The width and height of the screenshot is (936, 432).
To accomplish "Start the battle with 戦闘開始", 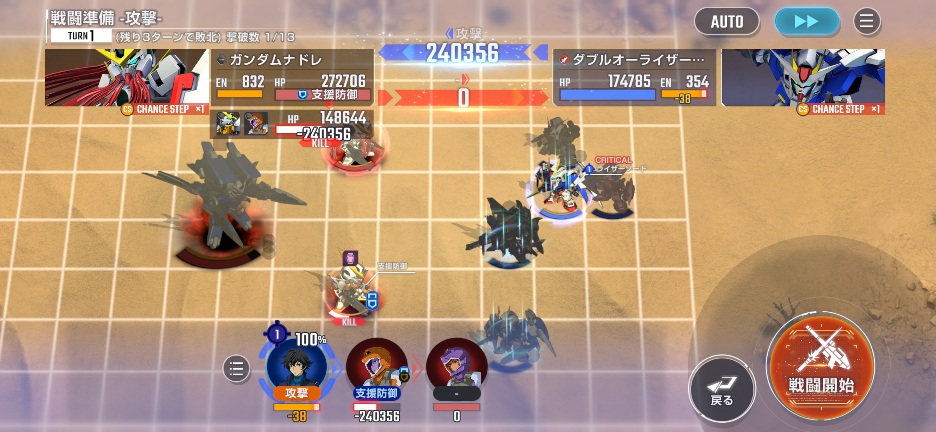I will [x=821, y=360].
